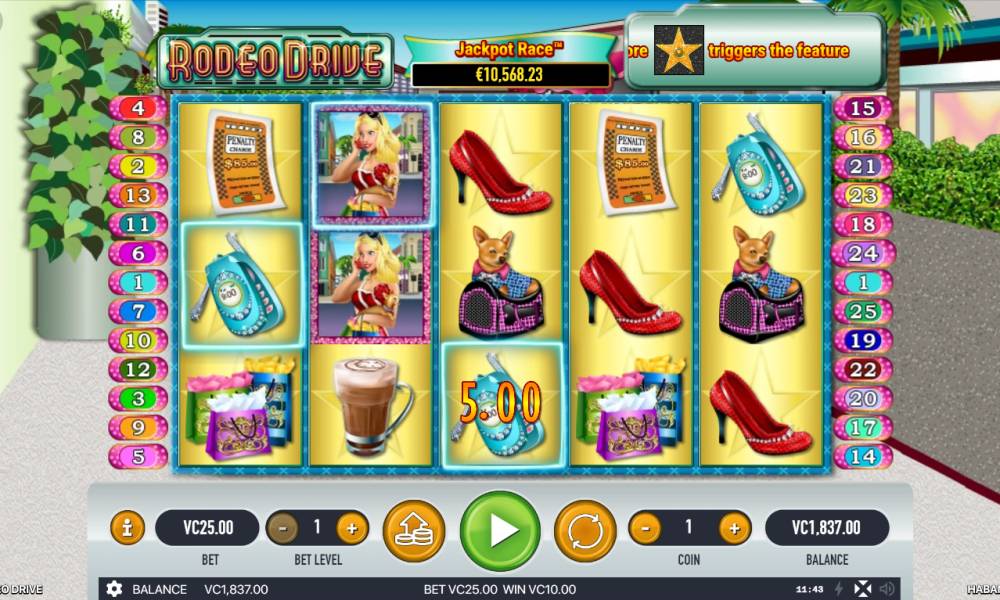Open the settings gear icon
This screenshot has width=1000, height=600.
pos(114,589)
